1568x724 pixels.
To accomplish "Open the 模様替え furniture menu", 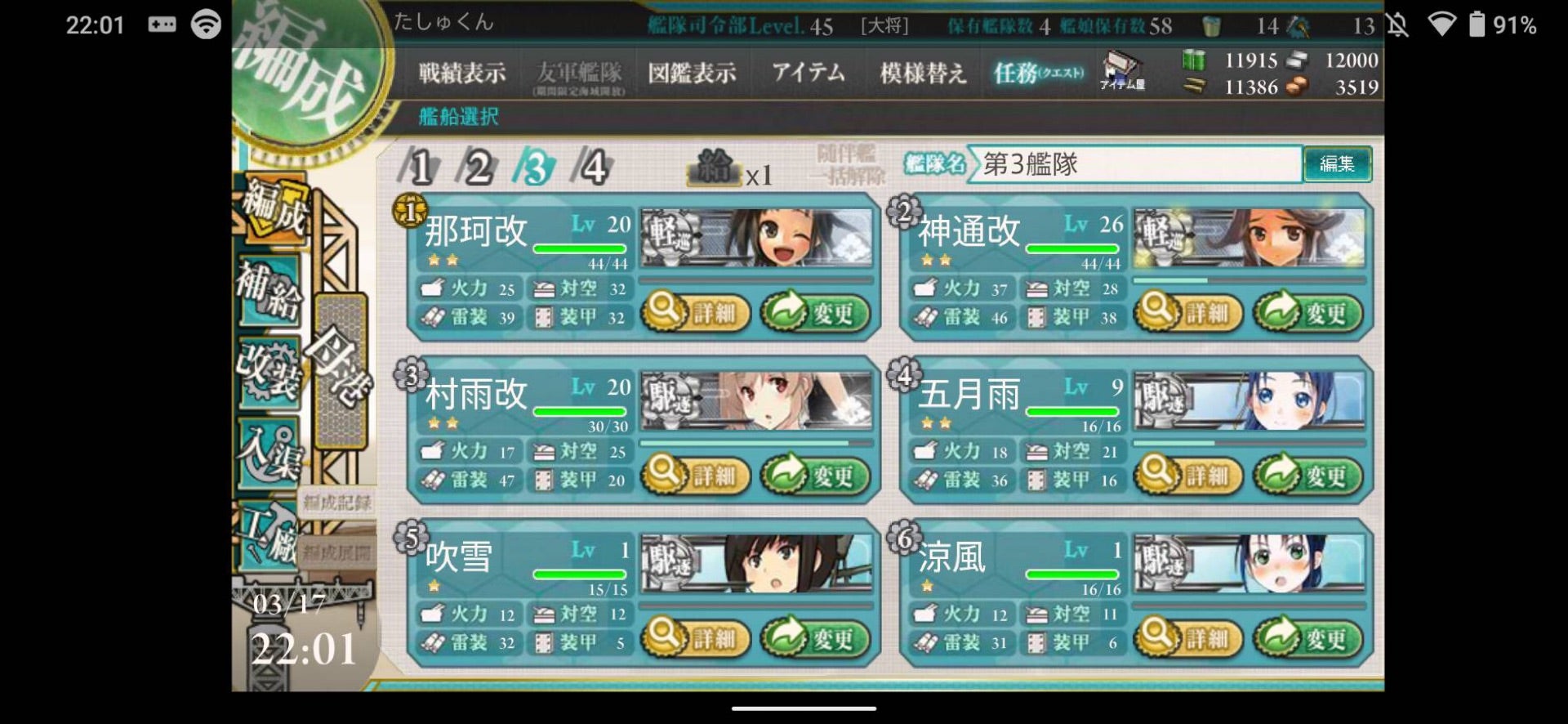I will pyautogui.click(x=923, y=74).
